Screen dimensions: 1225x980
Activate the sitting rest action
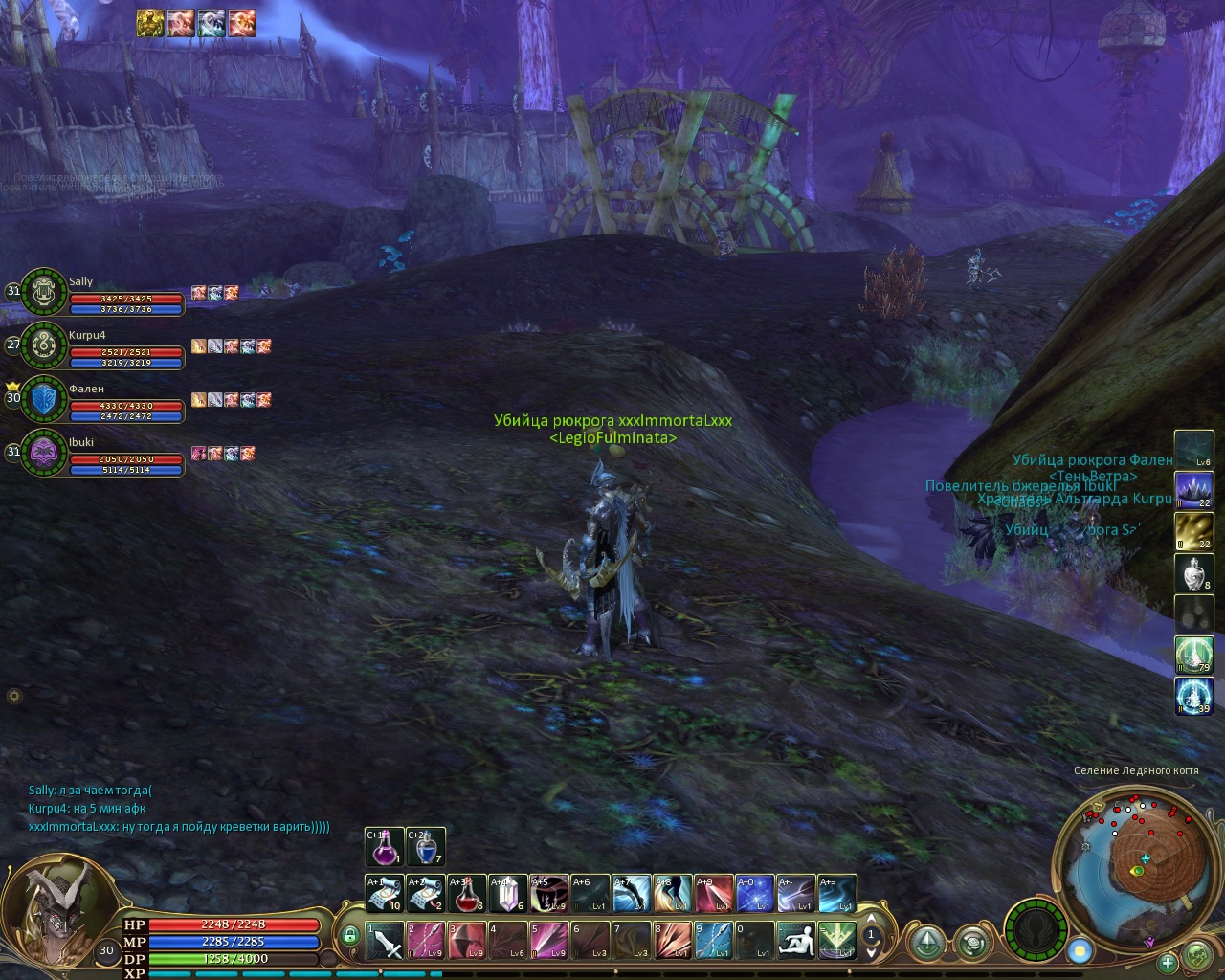tap(796, 940)
